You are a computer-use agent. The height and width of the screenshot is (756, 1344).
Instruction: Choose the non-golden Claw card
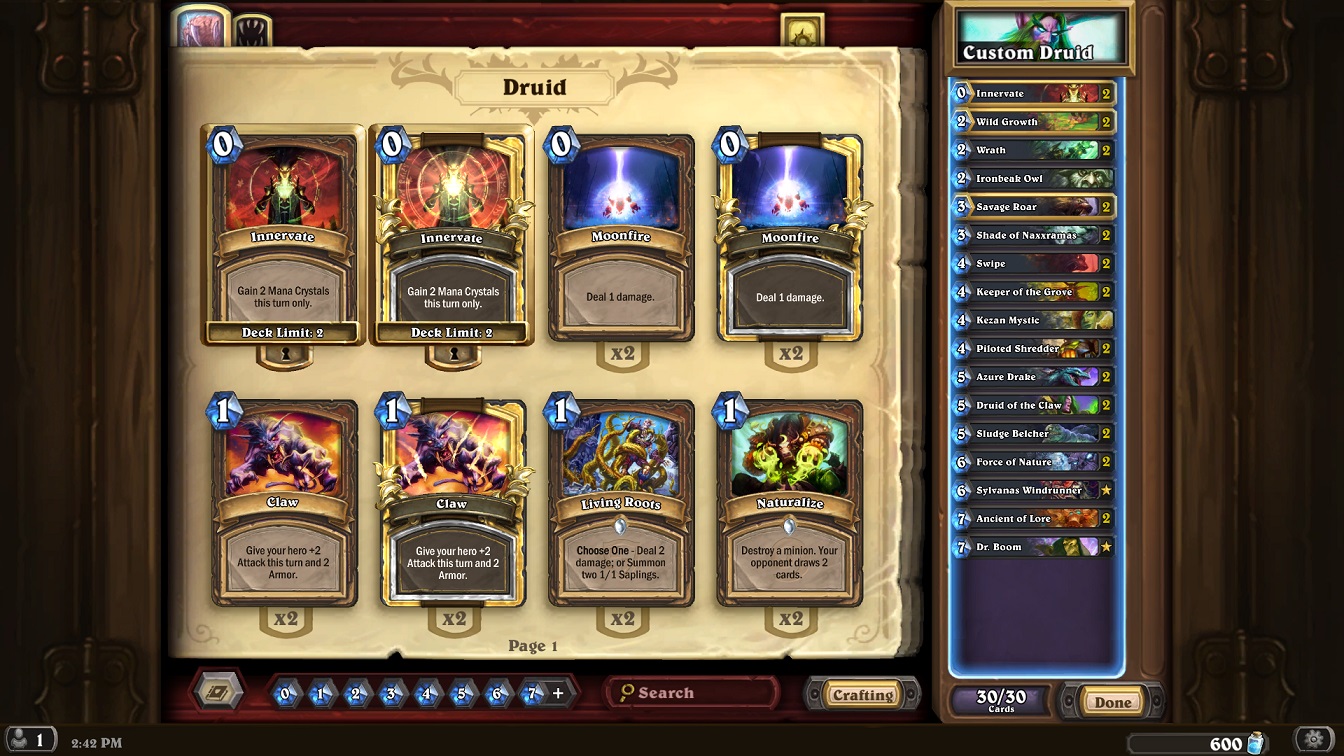click(x=284, y=503)
